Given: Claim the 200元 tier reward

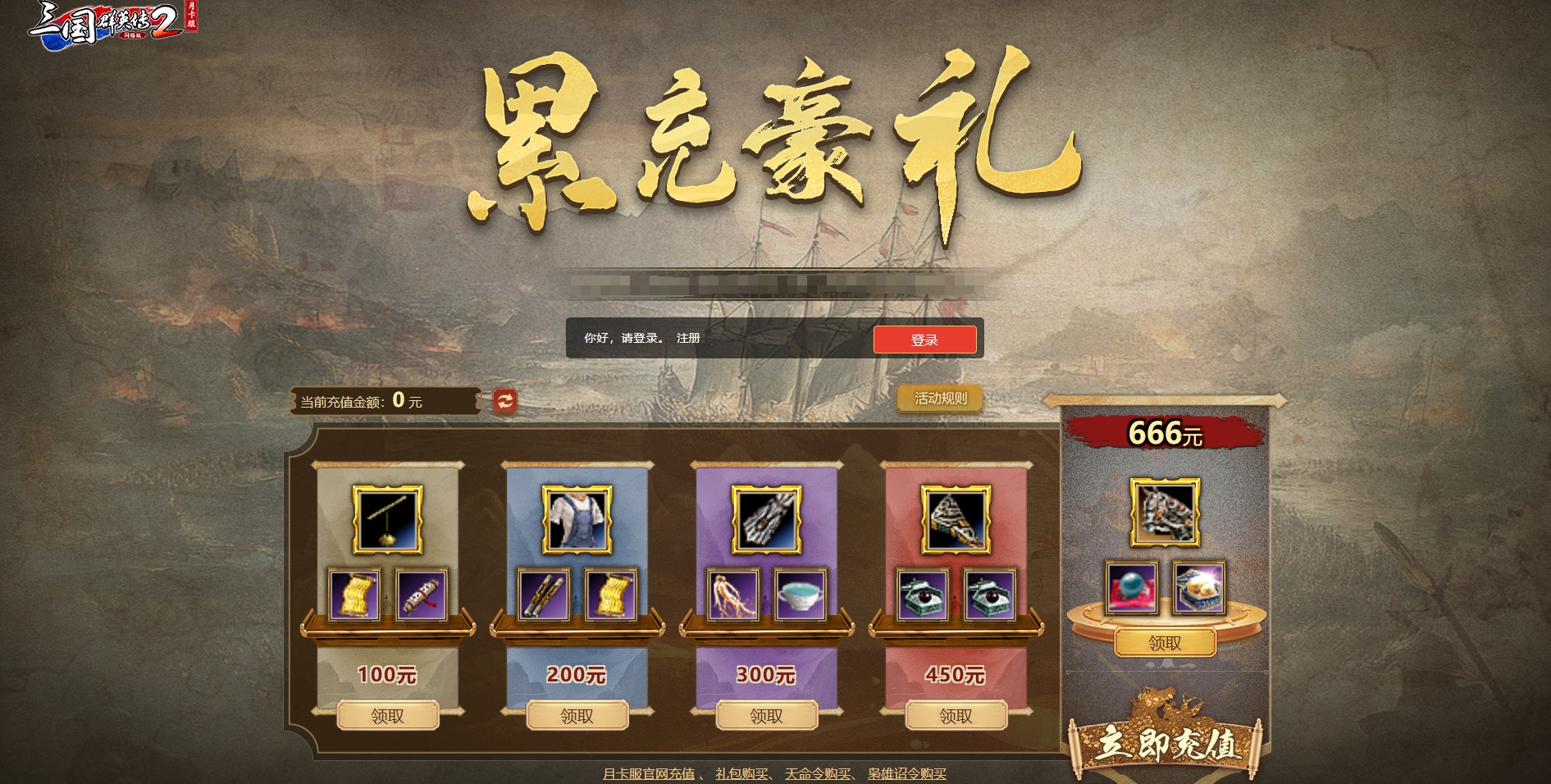Looking at the screenshot, I should (577, 716).
